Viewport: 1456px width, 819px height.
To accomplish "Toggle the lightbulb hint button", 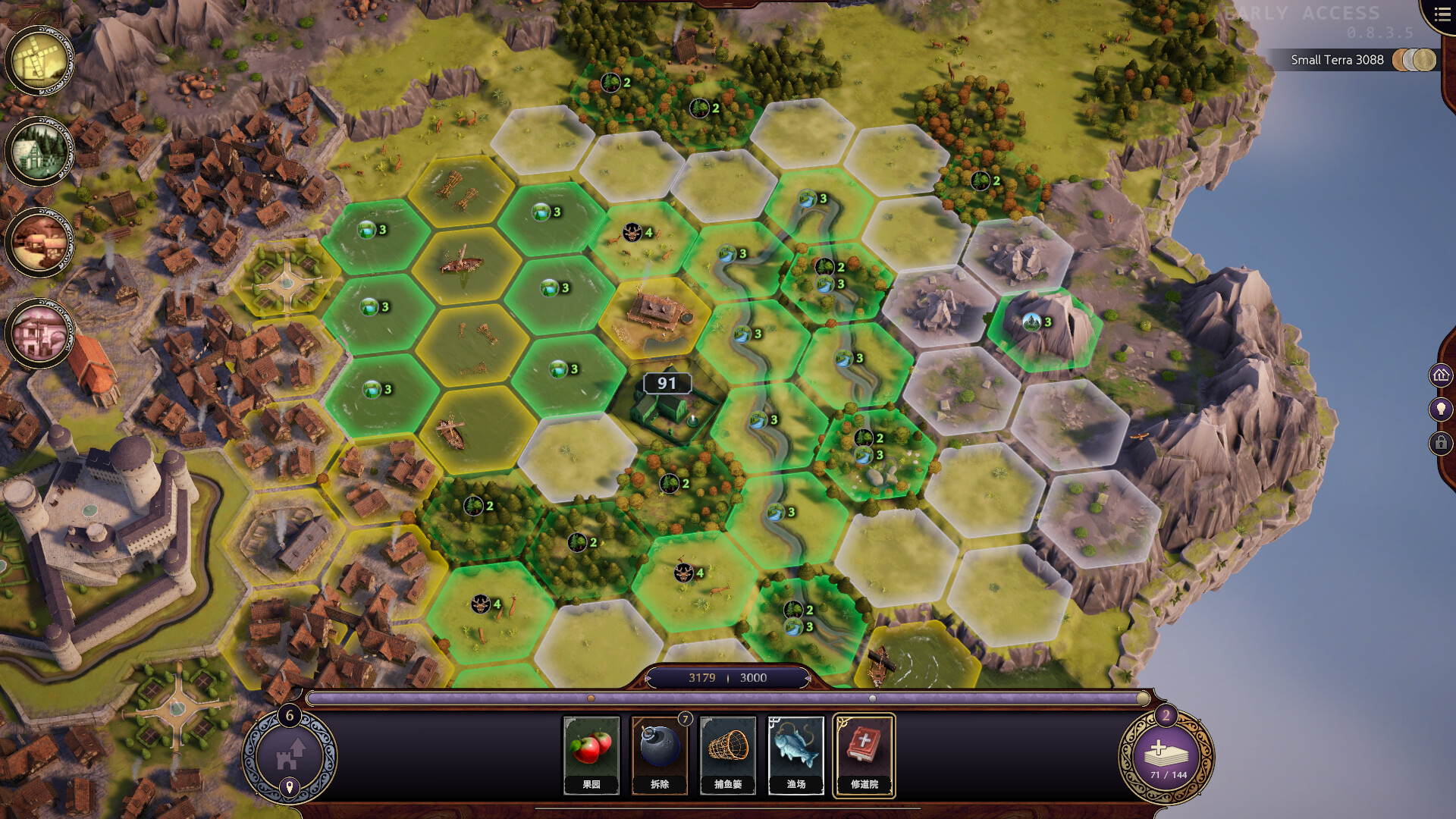I will [1441, 409].
